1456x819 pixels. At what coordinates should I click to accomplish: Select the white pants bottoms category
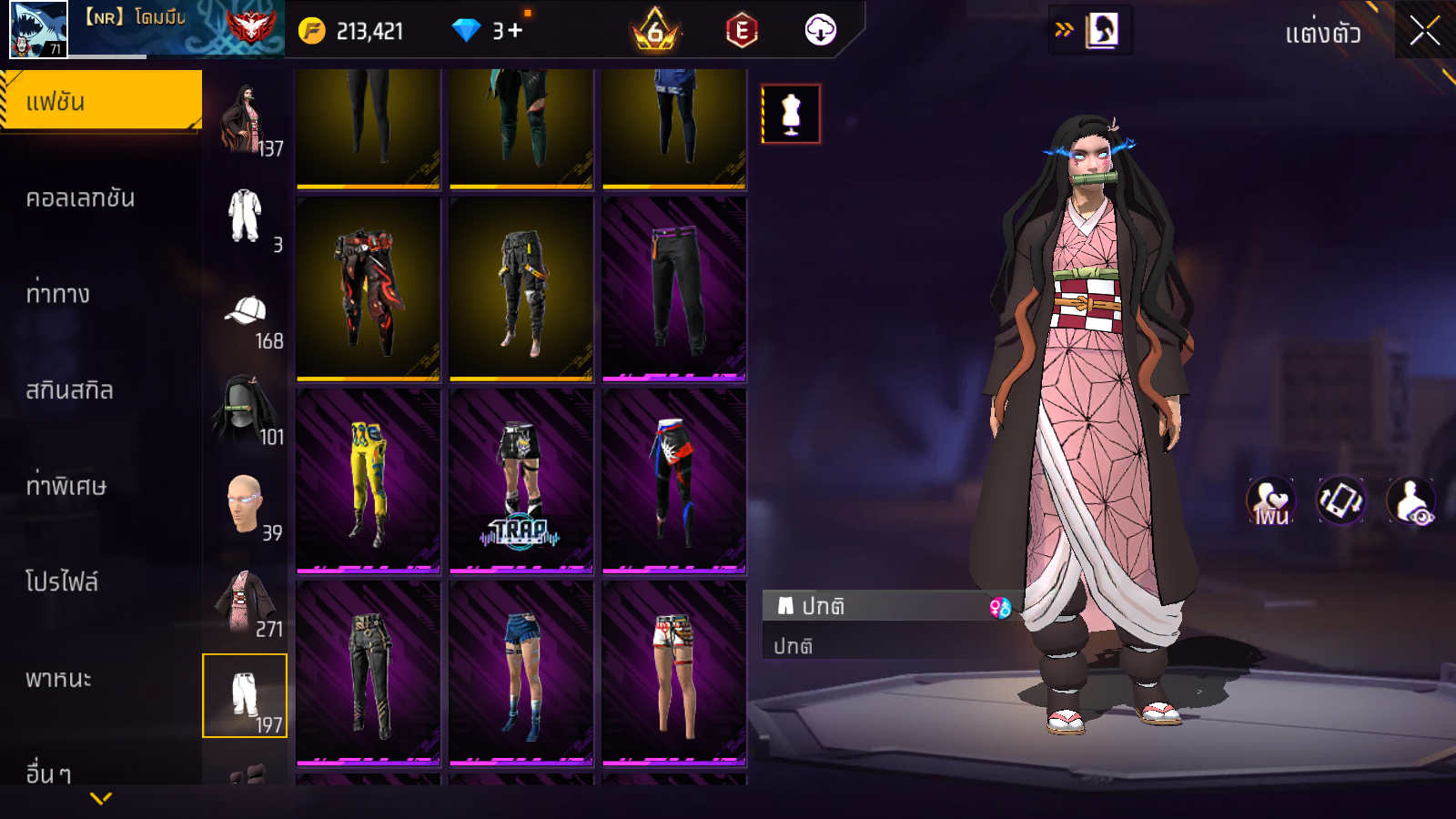point(245,696)
